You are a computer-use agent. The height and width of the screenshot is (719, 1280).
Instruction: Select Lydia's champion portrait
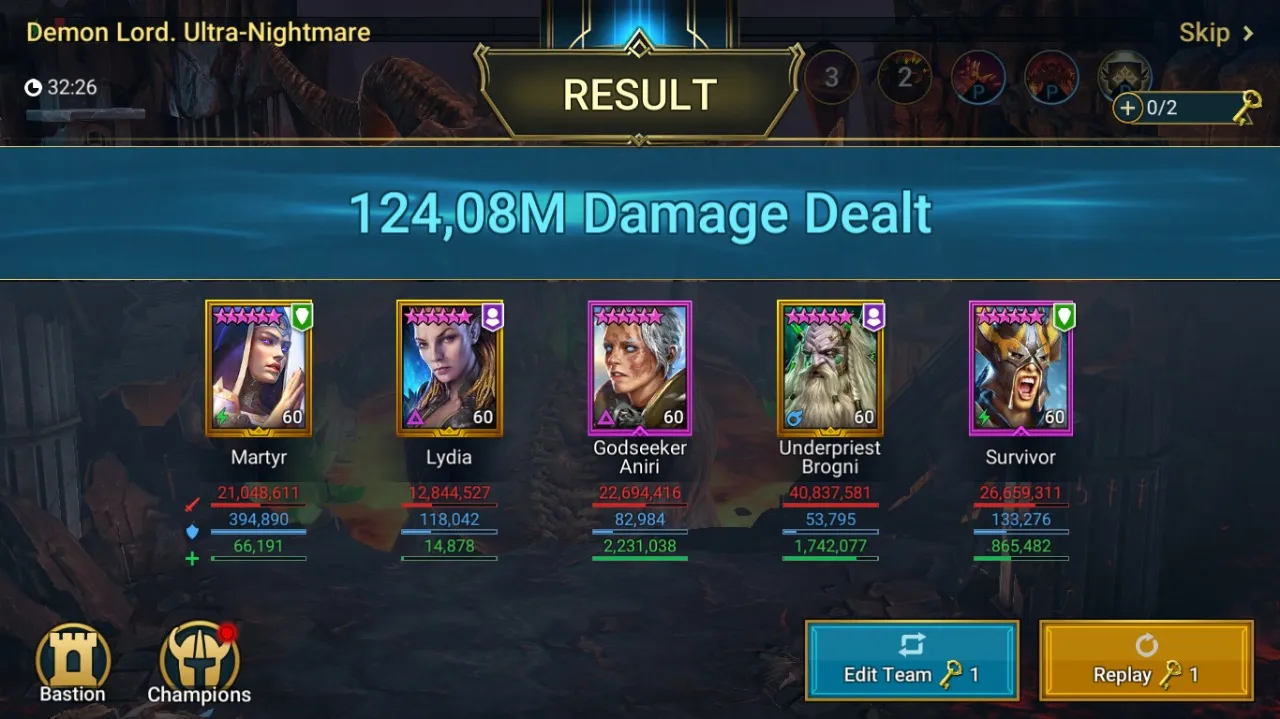(x=449, y=368)
